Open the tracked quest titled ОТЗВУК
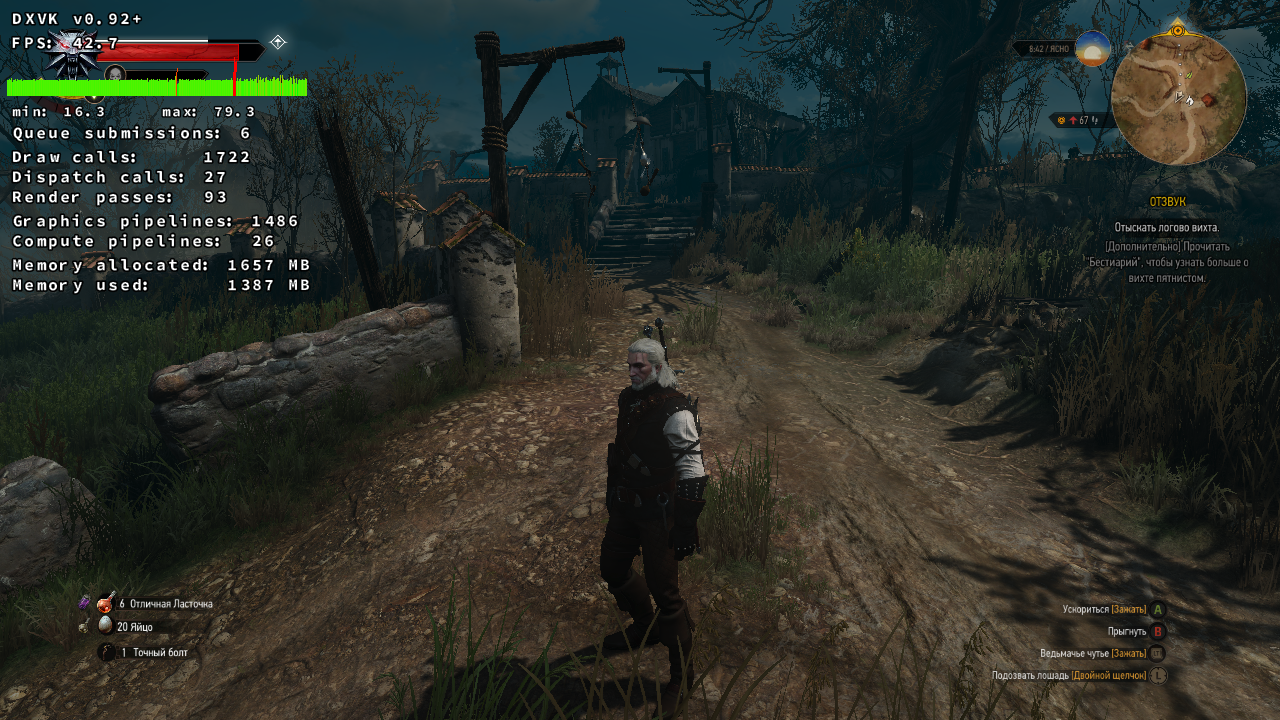1280x720 pixels. tap(1167, 202)
